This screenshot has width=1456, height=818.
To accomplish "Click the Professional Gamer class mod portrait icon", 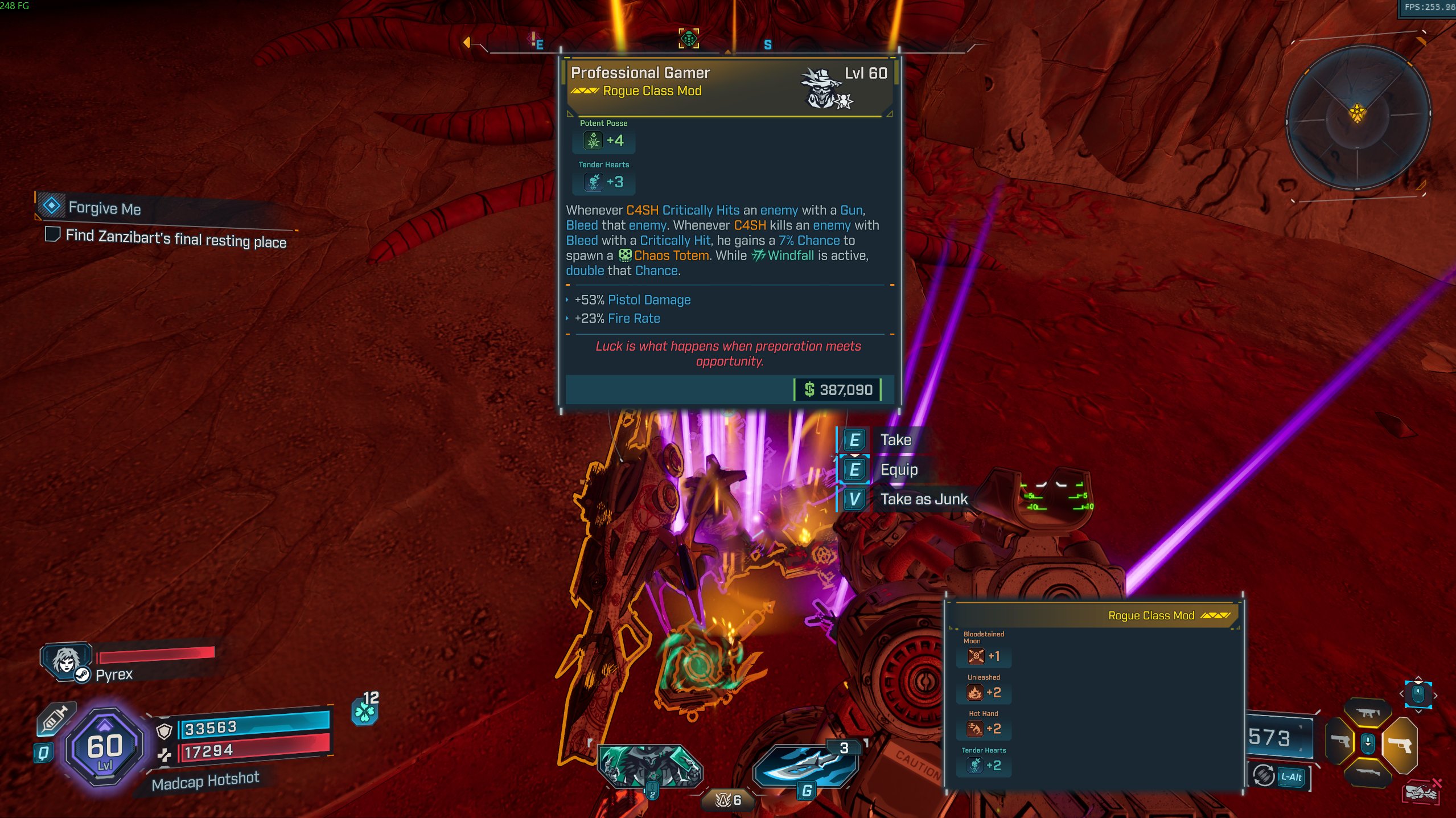I will pyautogui.click(x=822, y=88).
